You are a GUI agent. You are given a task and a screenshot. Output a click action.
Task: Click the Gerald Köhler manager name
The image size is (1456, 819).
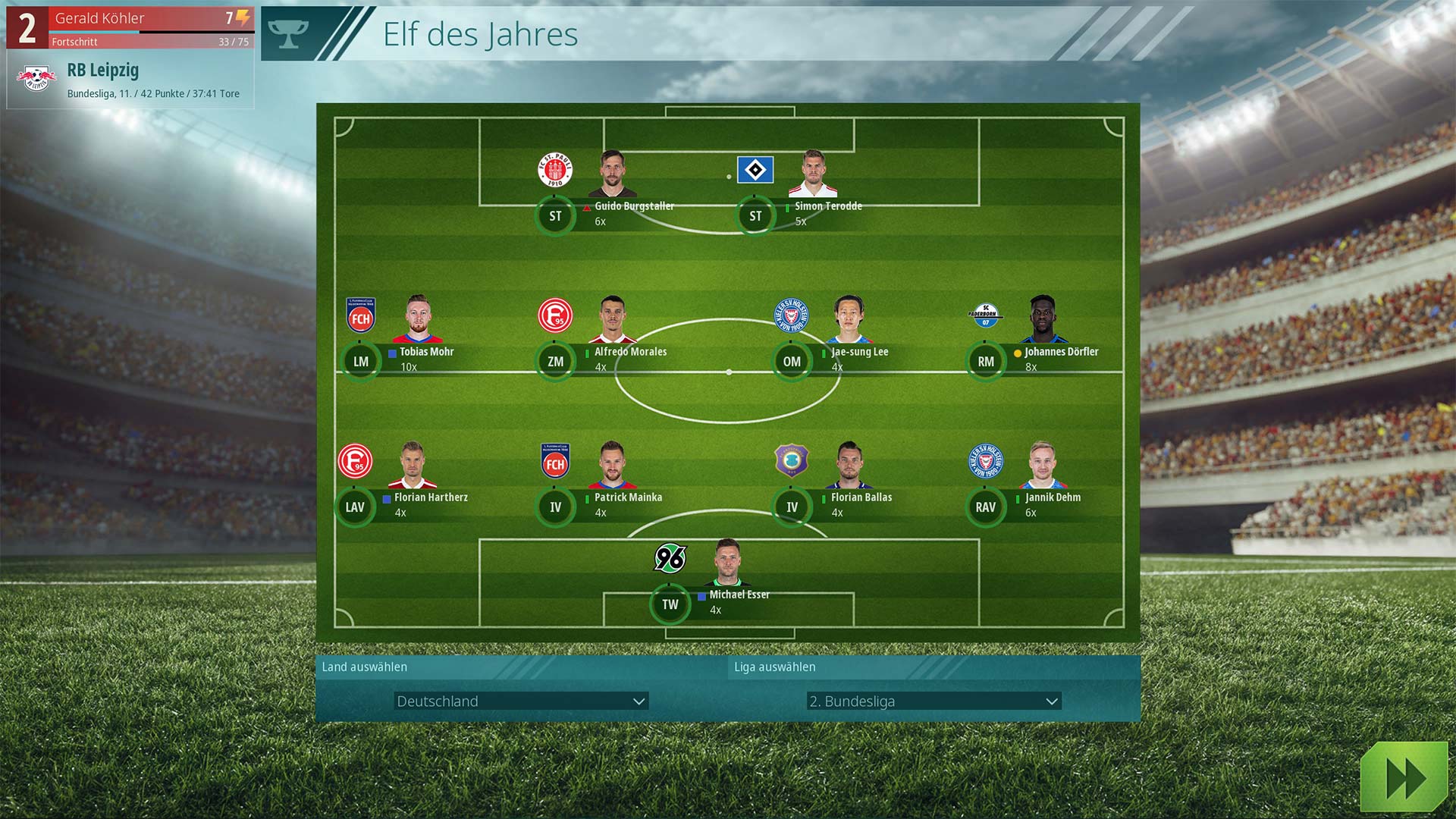(99, 18)
